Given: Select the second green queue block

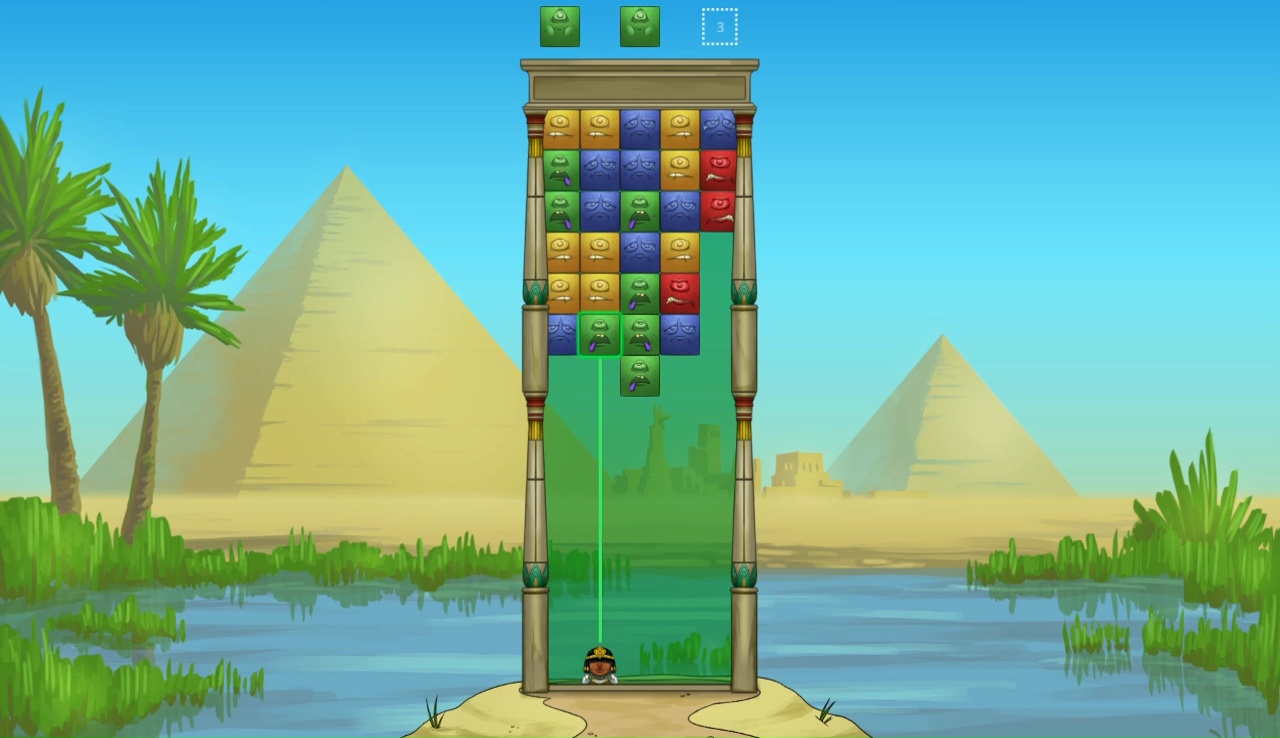Looking at the screenshot, I should [640, 26].
